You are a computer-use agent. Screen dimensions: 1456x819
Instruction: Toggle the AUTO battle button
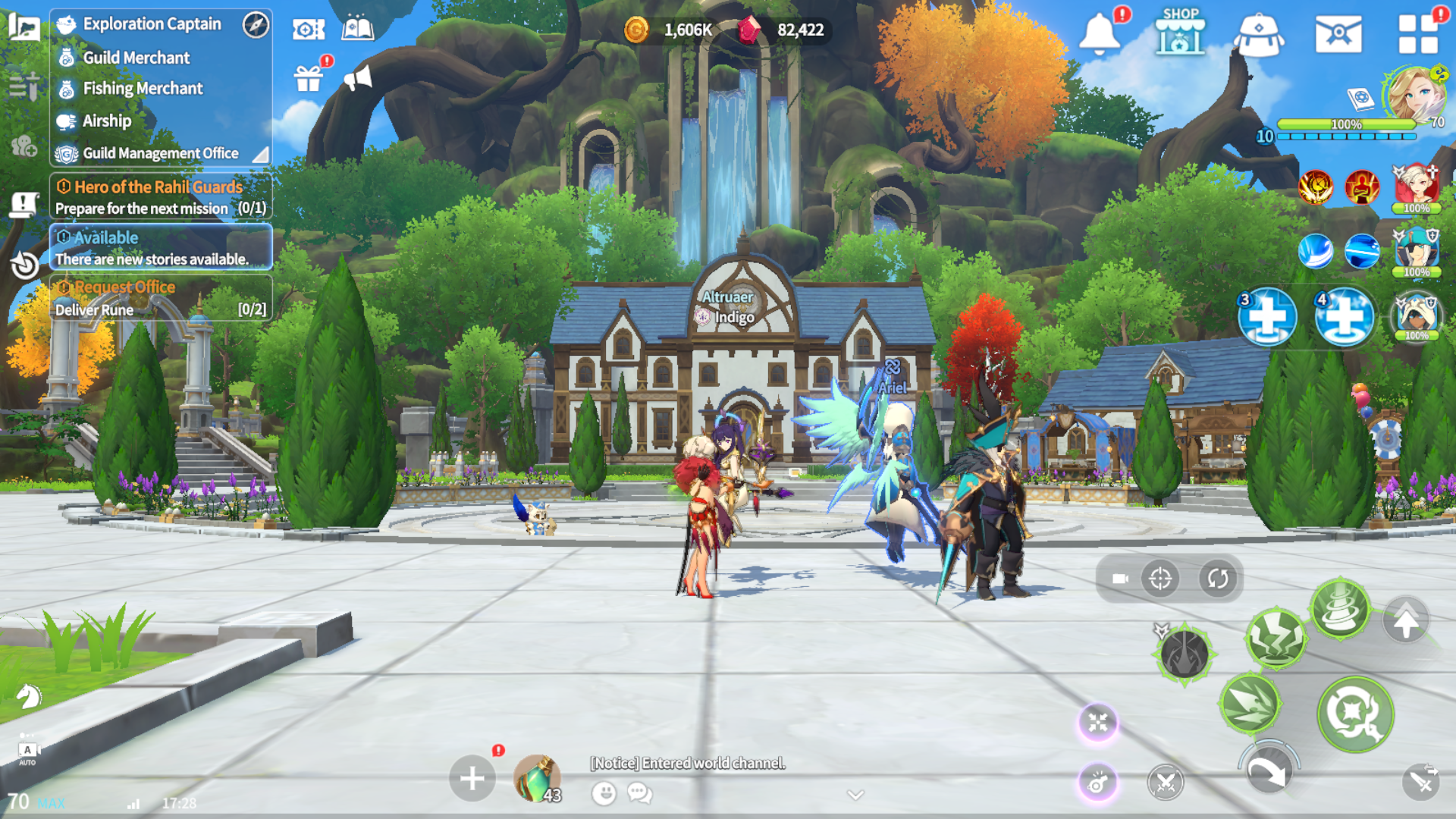(27, 752)
